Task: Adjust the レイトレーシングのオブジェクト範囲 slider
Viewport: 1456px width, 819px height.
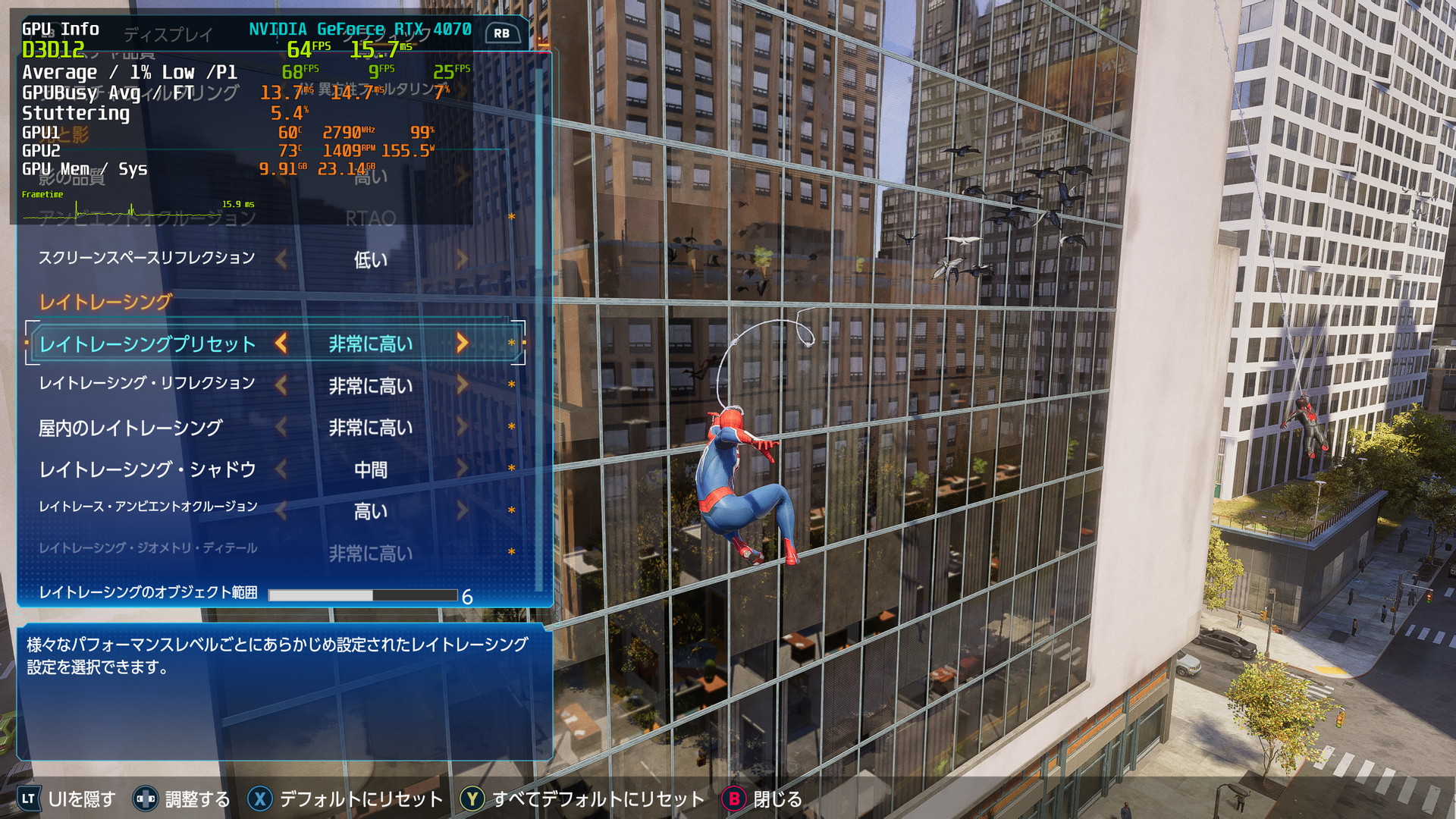Action: 362,595
